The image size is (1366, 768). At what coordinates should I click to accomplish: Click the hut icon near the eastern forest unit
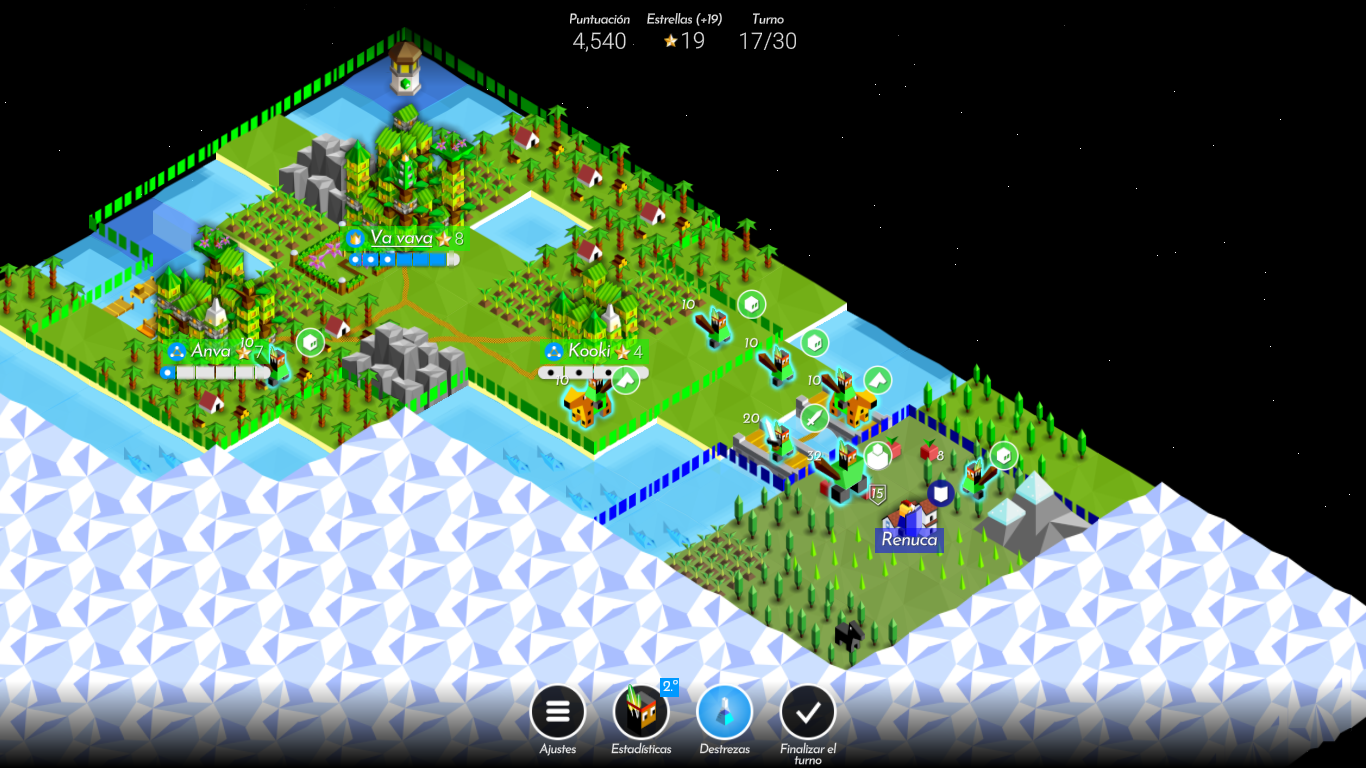(1005, 454)
